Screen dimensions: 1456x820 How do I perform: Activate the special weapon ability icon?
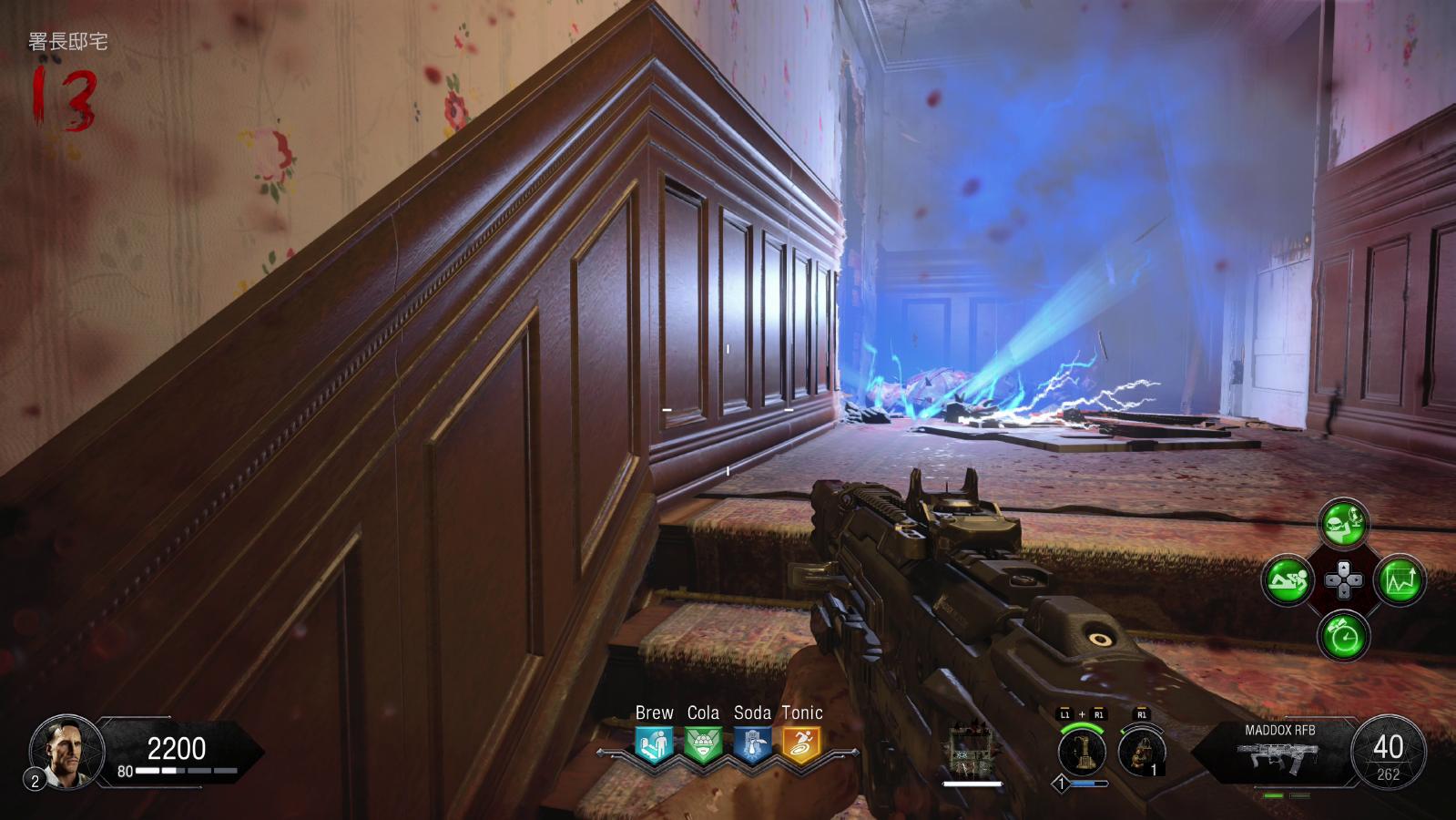(x=1082, y=752)
